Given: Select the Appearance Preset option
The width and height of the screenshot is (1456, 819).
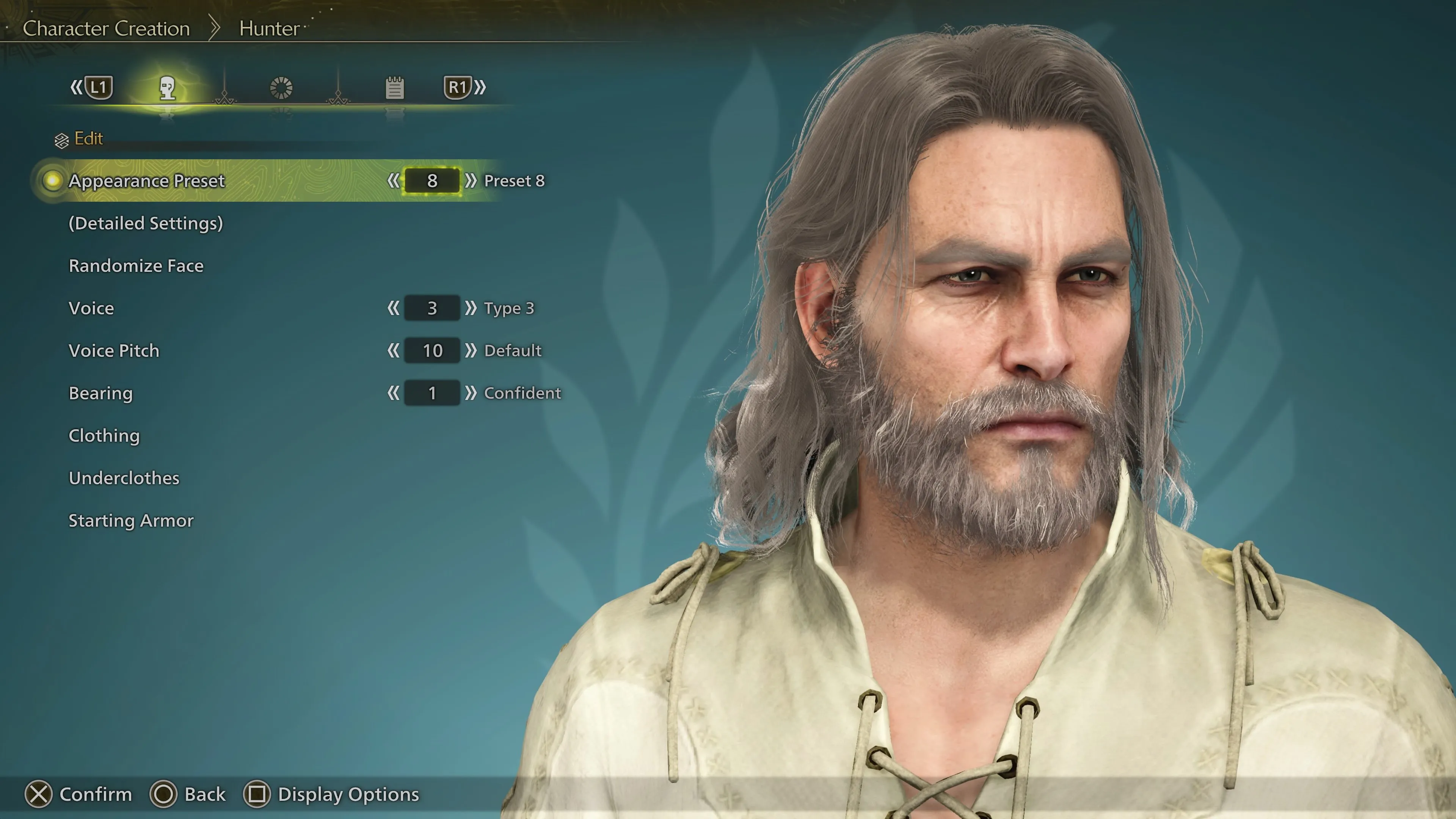Looking at the screenshot, I should [x=146, y=181].
